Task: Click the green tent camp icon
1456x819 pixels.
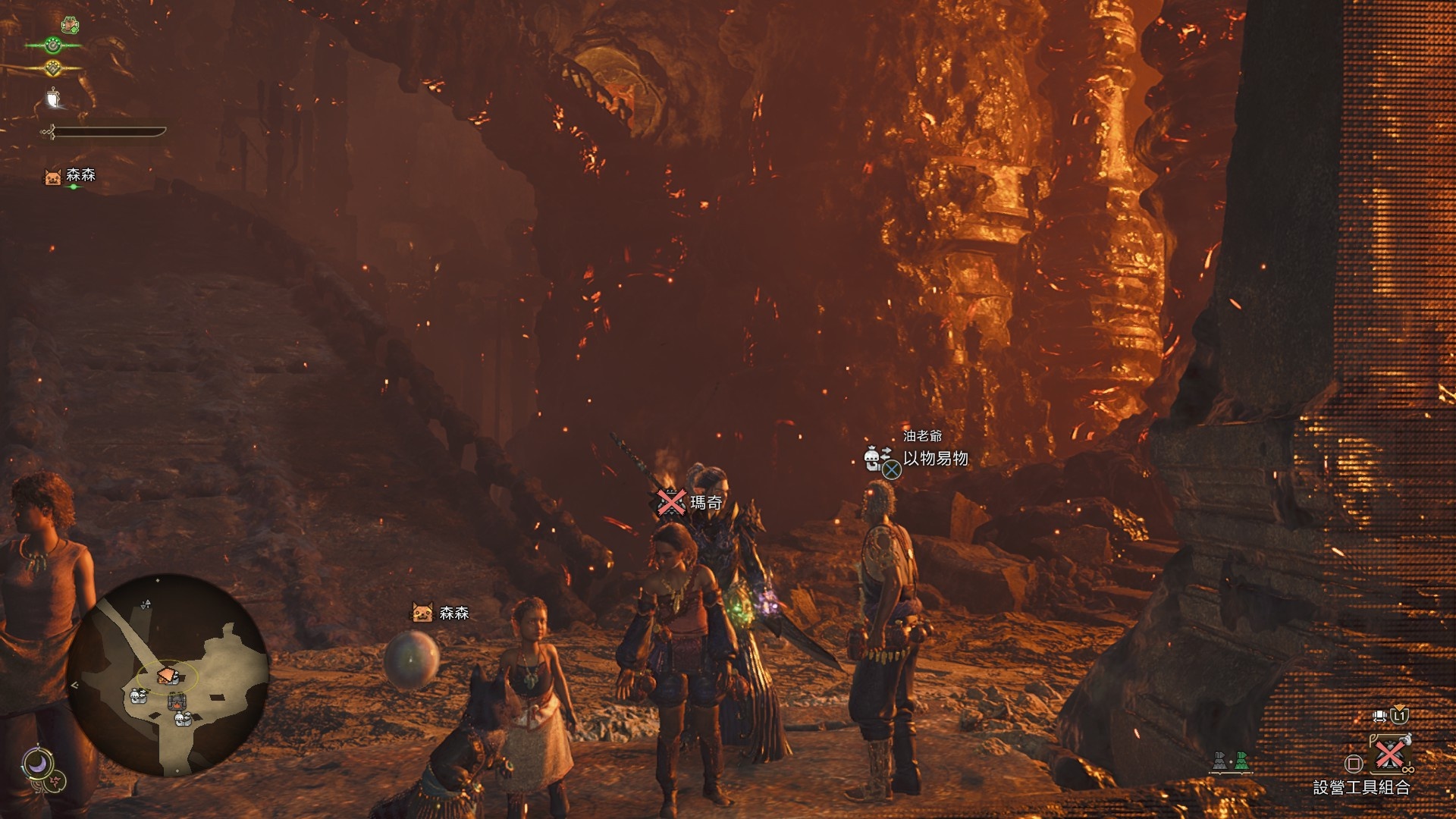Action: [1241, 761]
